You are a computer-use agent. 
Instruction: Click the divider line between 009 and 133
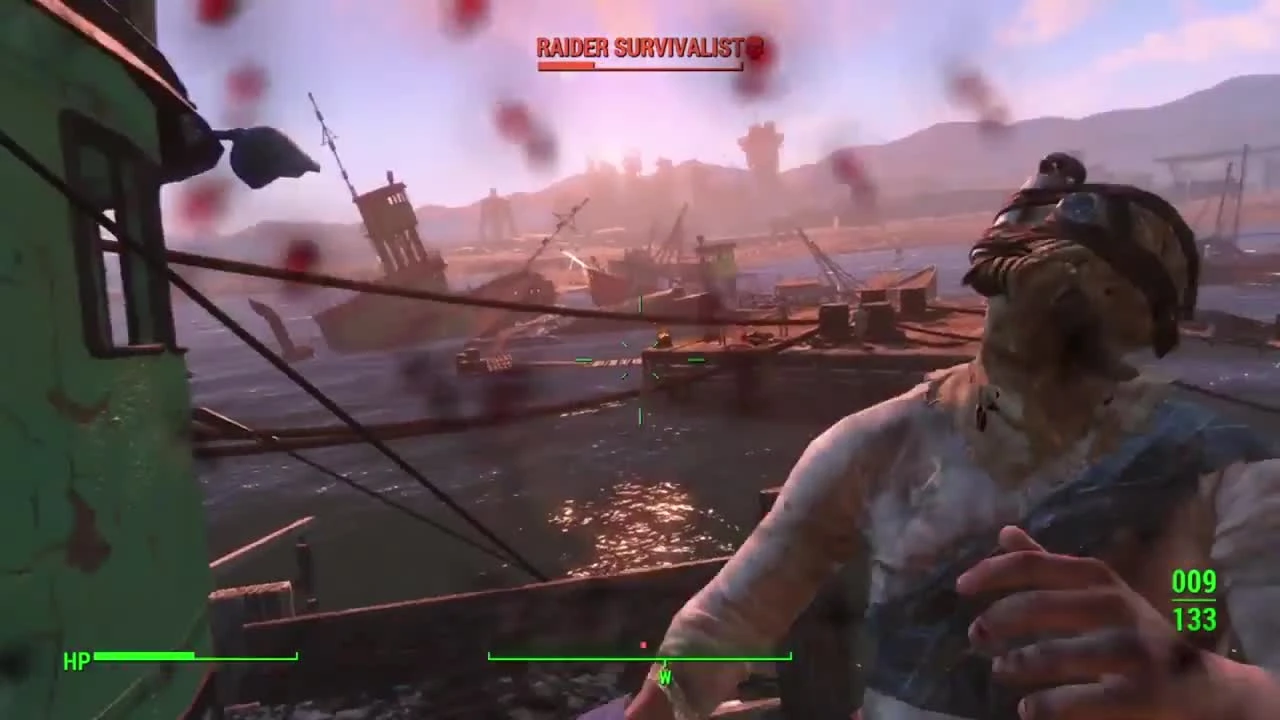[x=1195, y=602]
